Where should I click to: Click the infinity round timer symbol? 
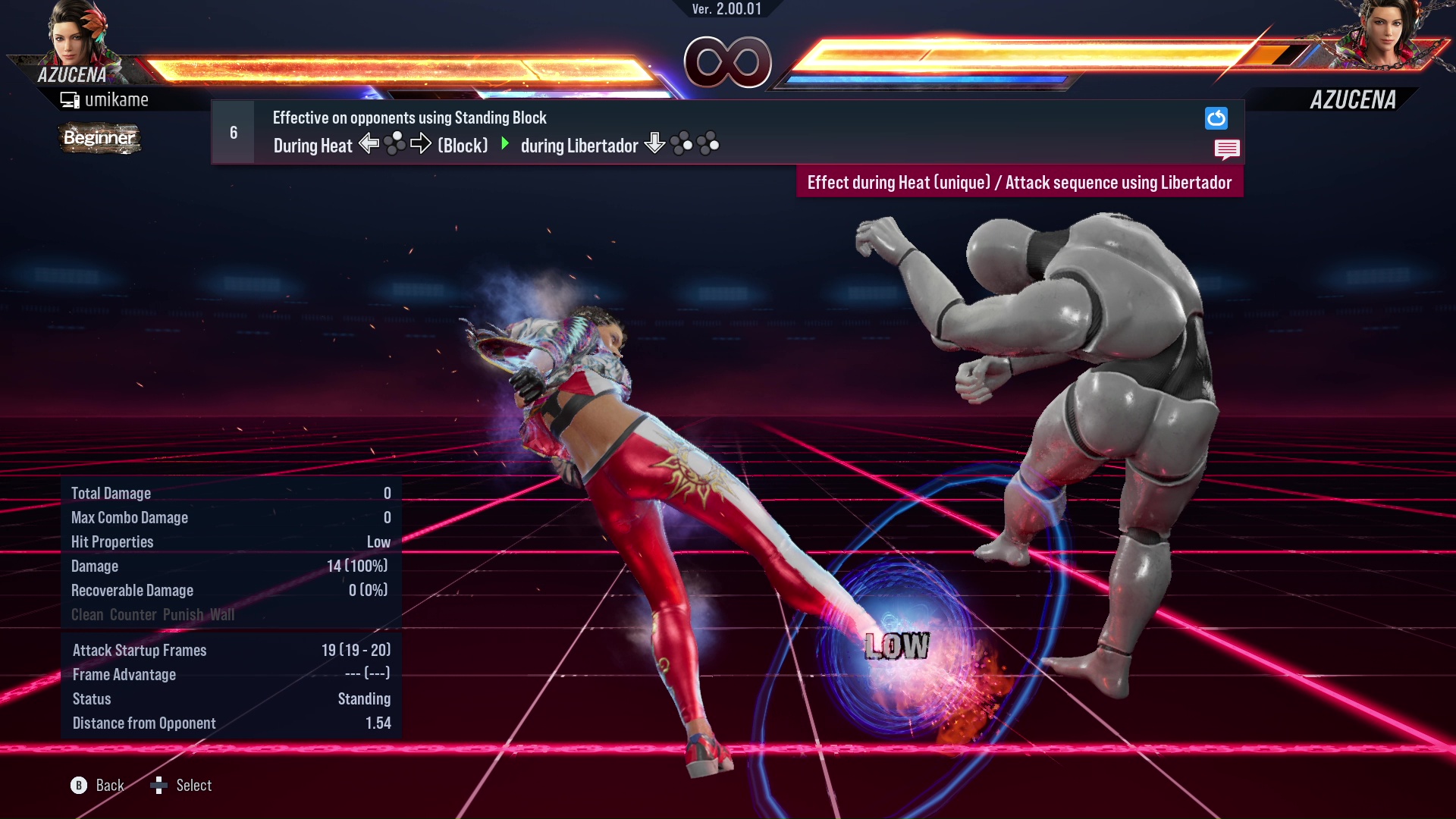729,62
